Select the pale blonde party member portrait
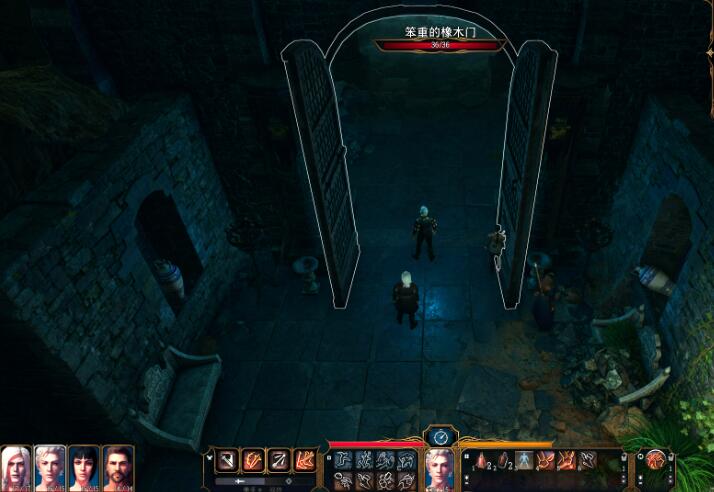 50,466
